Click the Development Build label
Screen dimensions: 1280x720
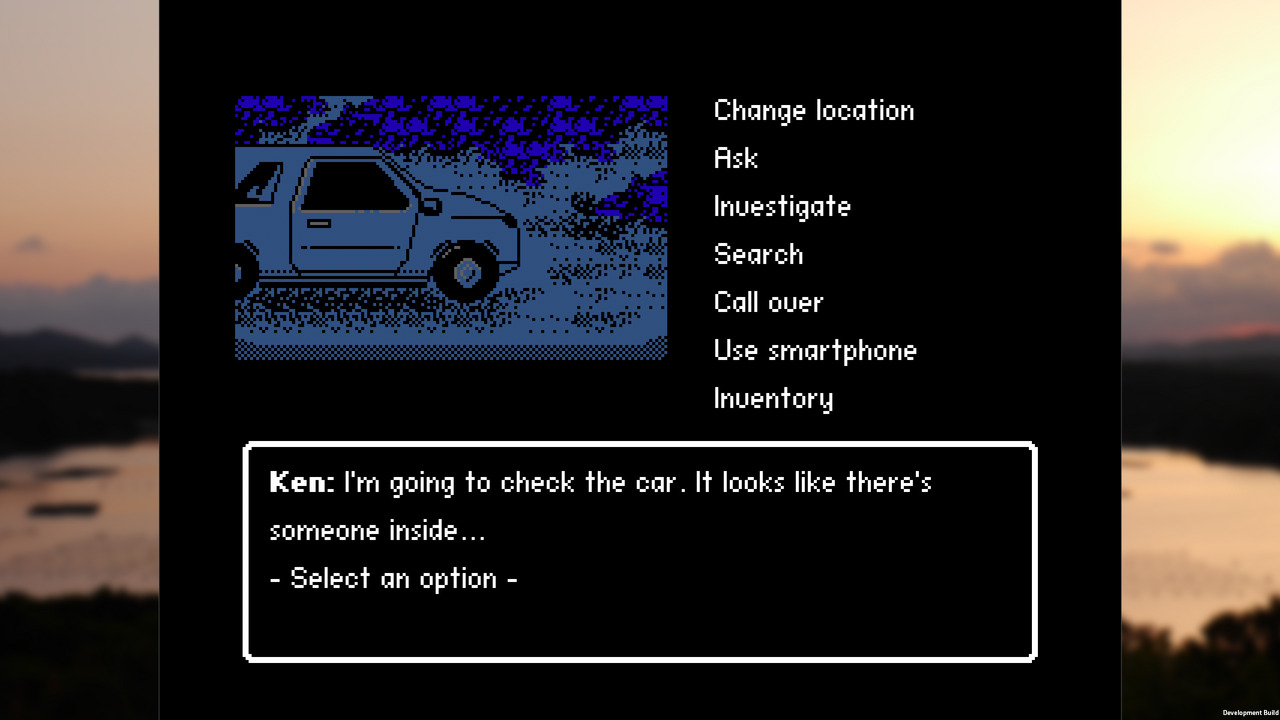1248,713
